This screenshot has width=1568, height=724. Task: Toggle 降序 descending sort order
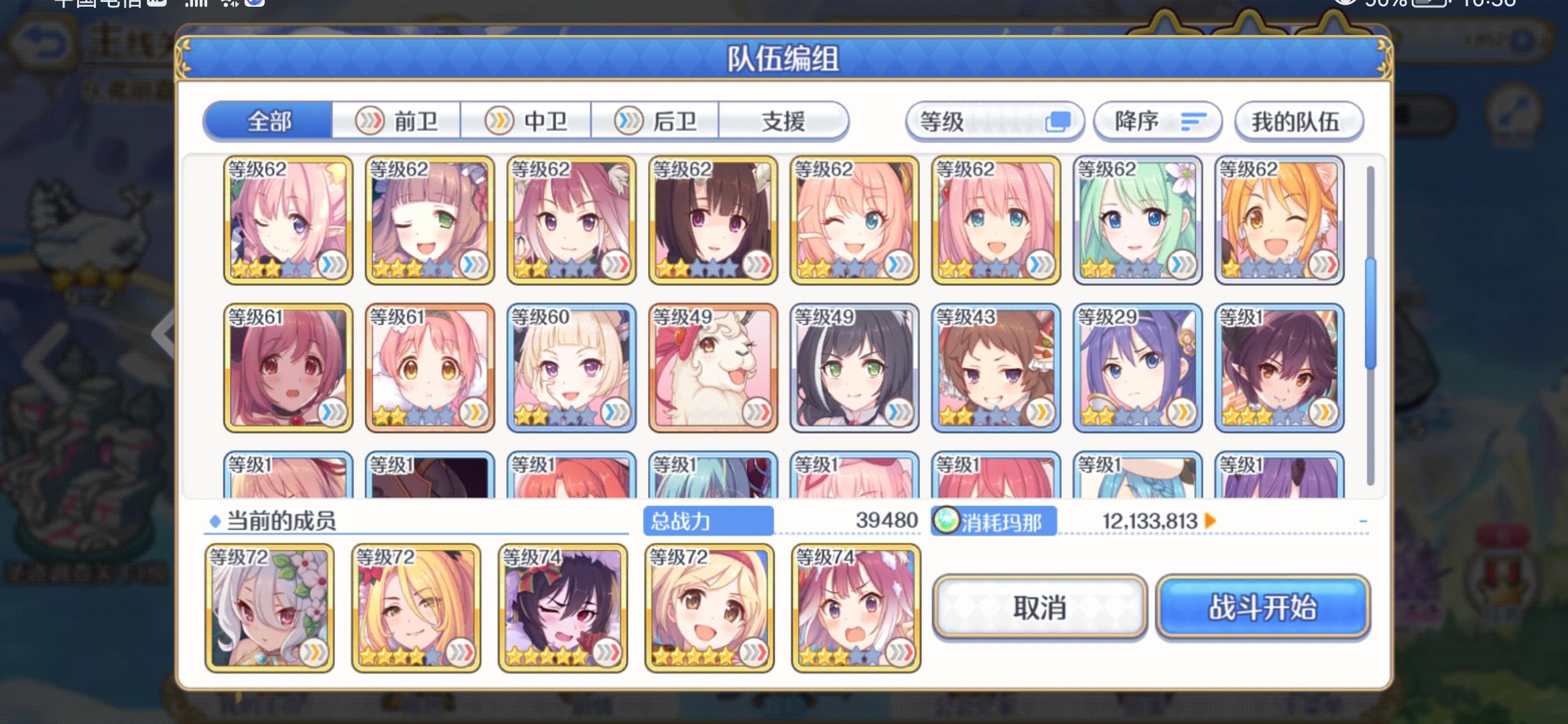(x=1156, y=121)
